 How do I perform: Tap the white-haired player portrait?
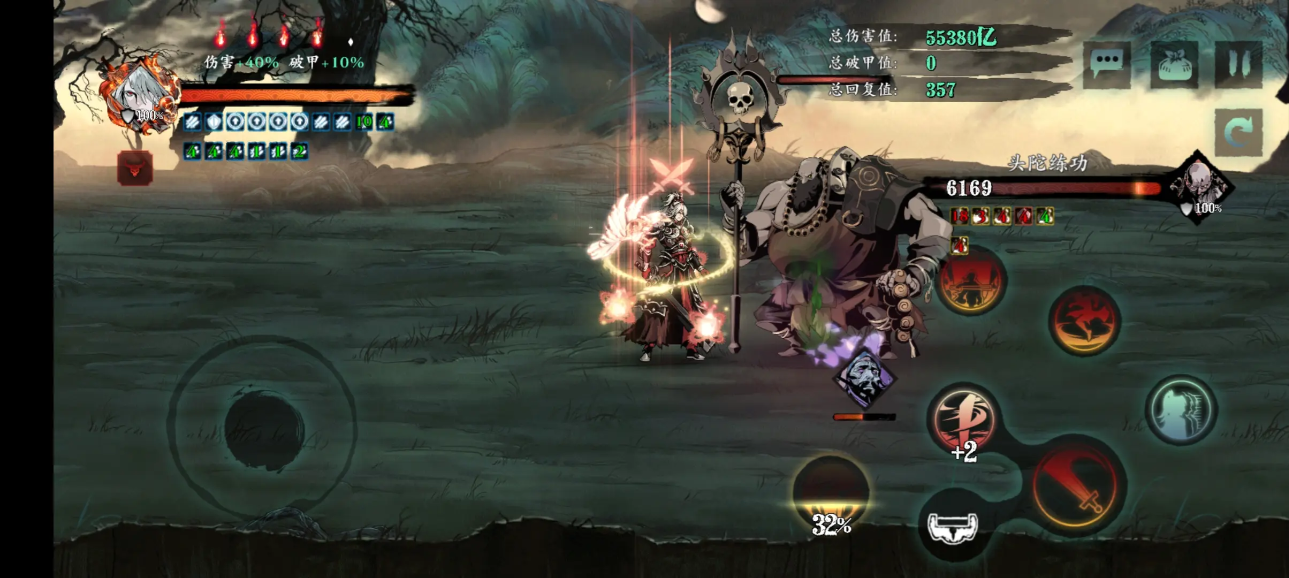pos(138,96)
